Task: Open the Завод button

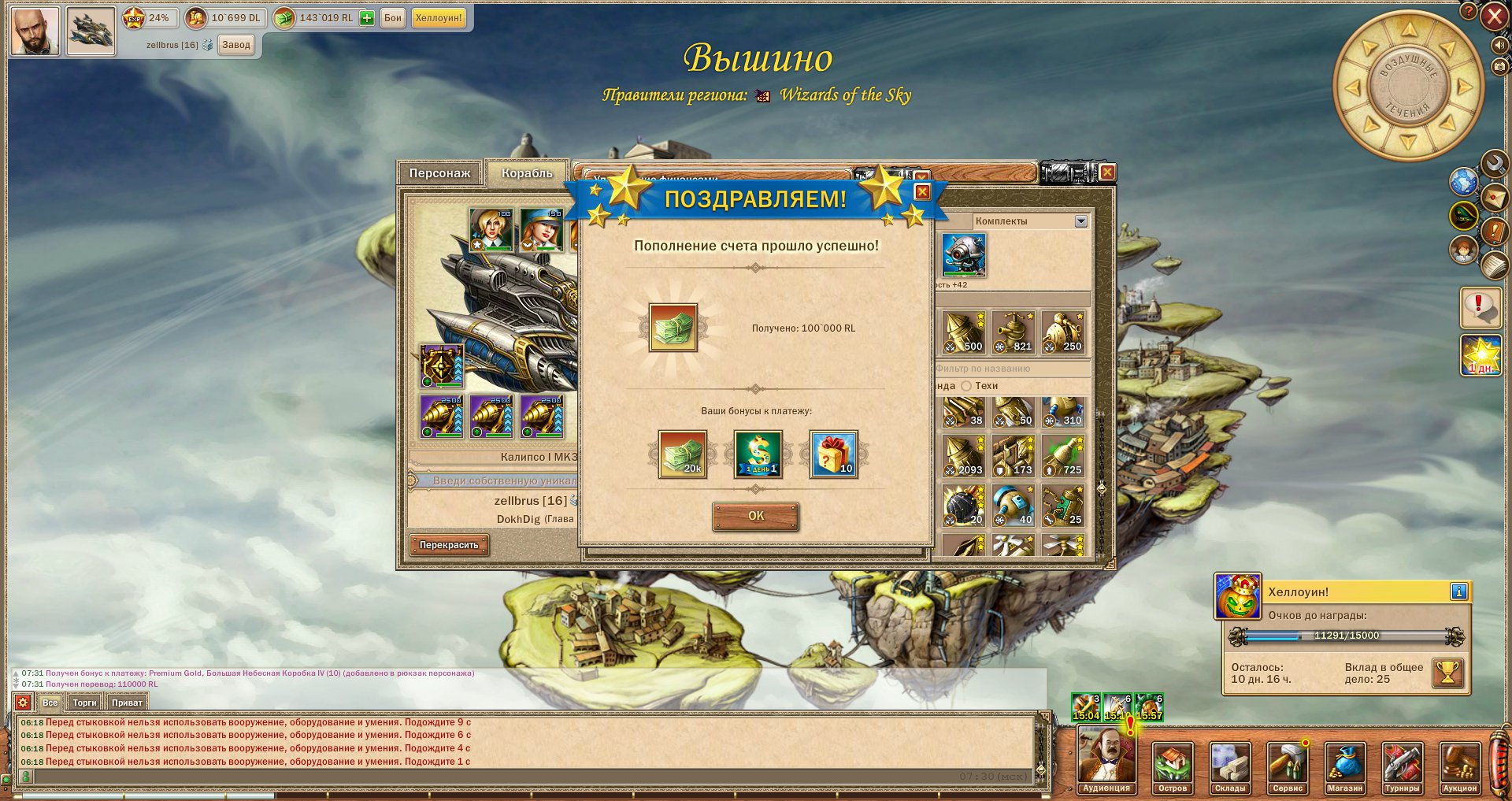Action: click(236, 45)
